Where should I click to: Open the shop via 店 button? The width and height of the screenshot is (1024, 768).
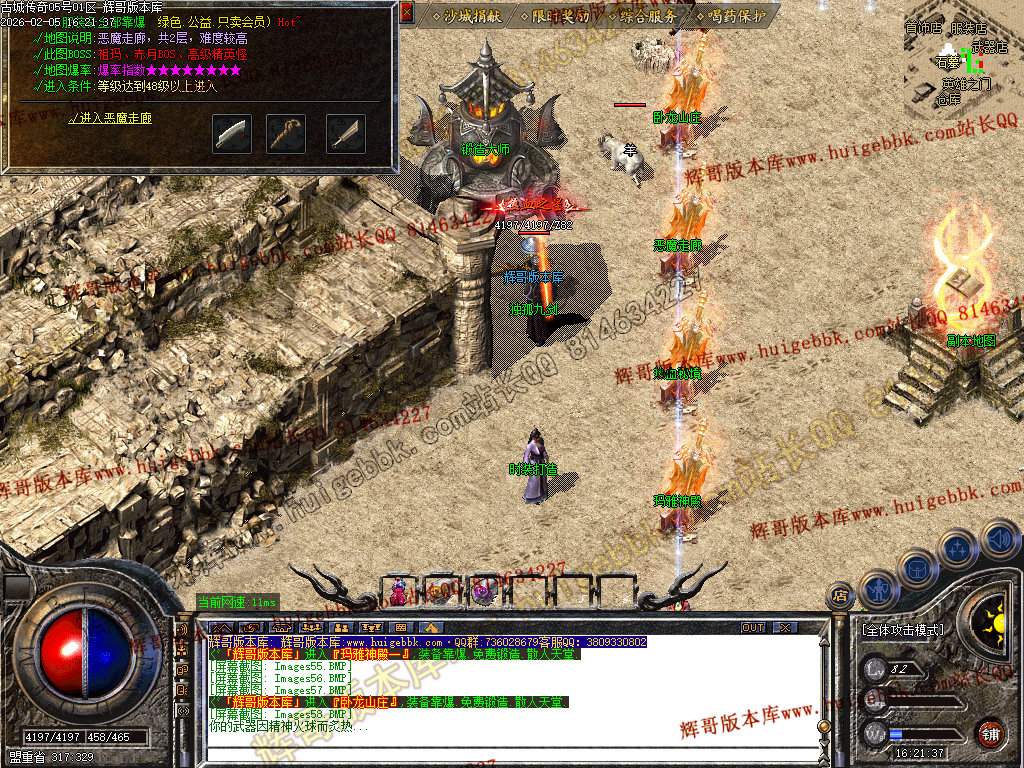pyautogui.click(x=839, y=596)
